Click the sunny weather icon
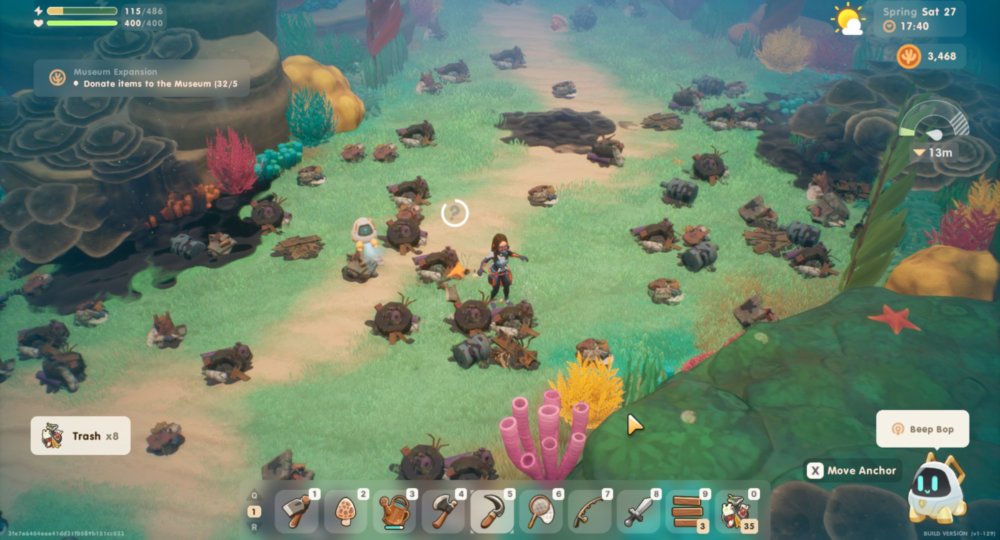This screenshot has height=540, width=1000. (849, 19)
